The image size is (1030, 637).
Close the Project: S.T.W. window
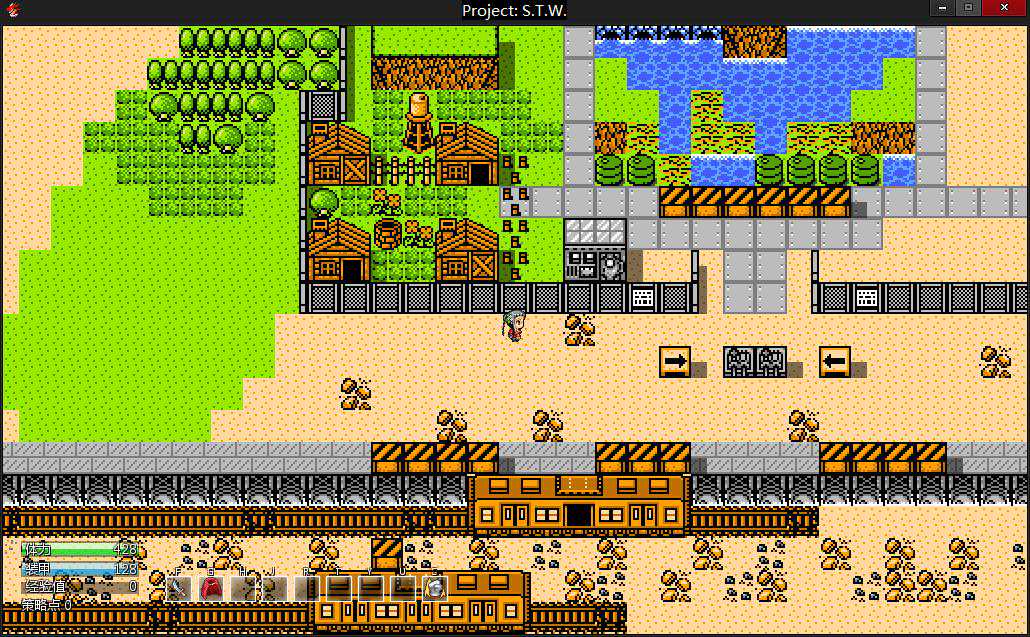pos(1004,8)
